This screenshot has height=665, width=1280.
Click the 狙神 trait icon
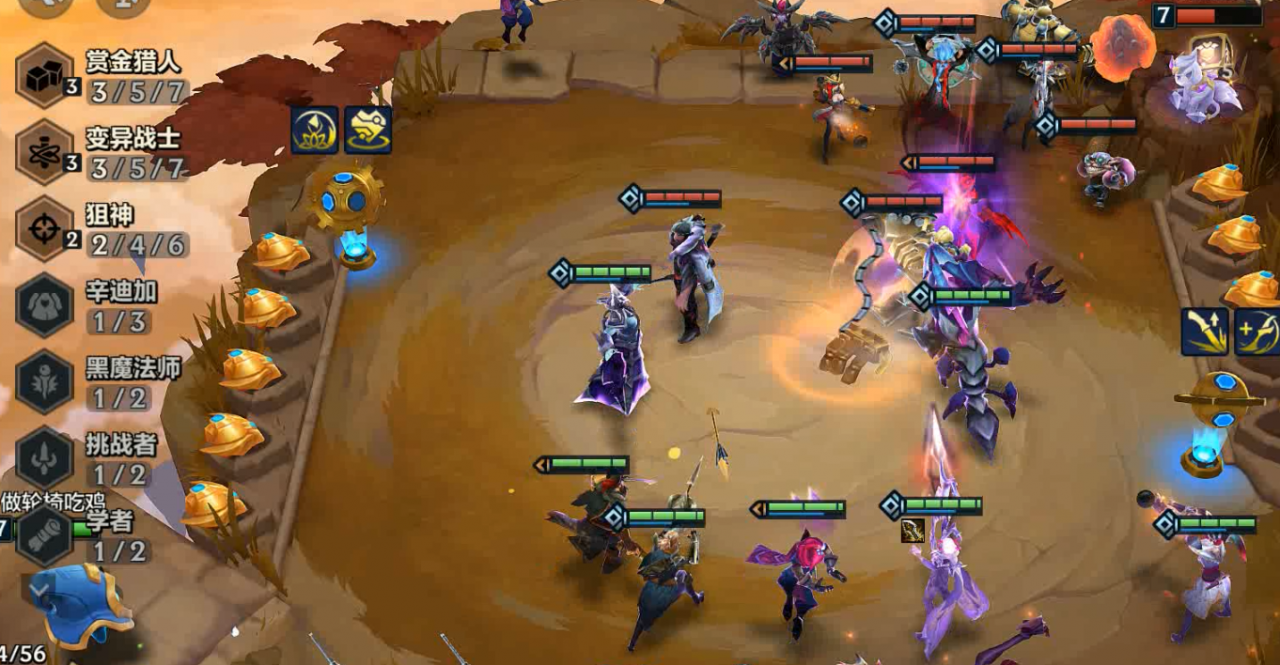click(45, 229)
